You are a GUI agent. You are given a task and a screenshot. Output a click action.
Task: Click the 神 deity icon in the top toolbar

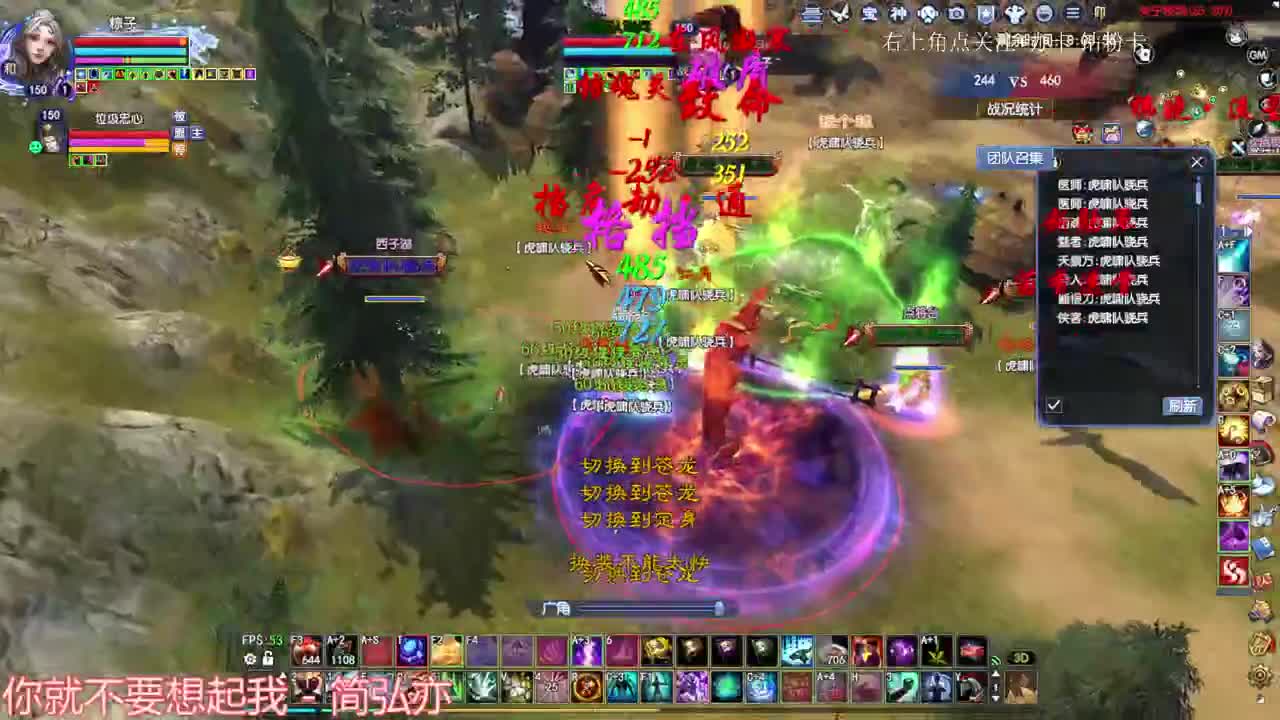900,15
